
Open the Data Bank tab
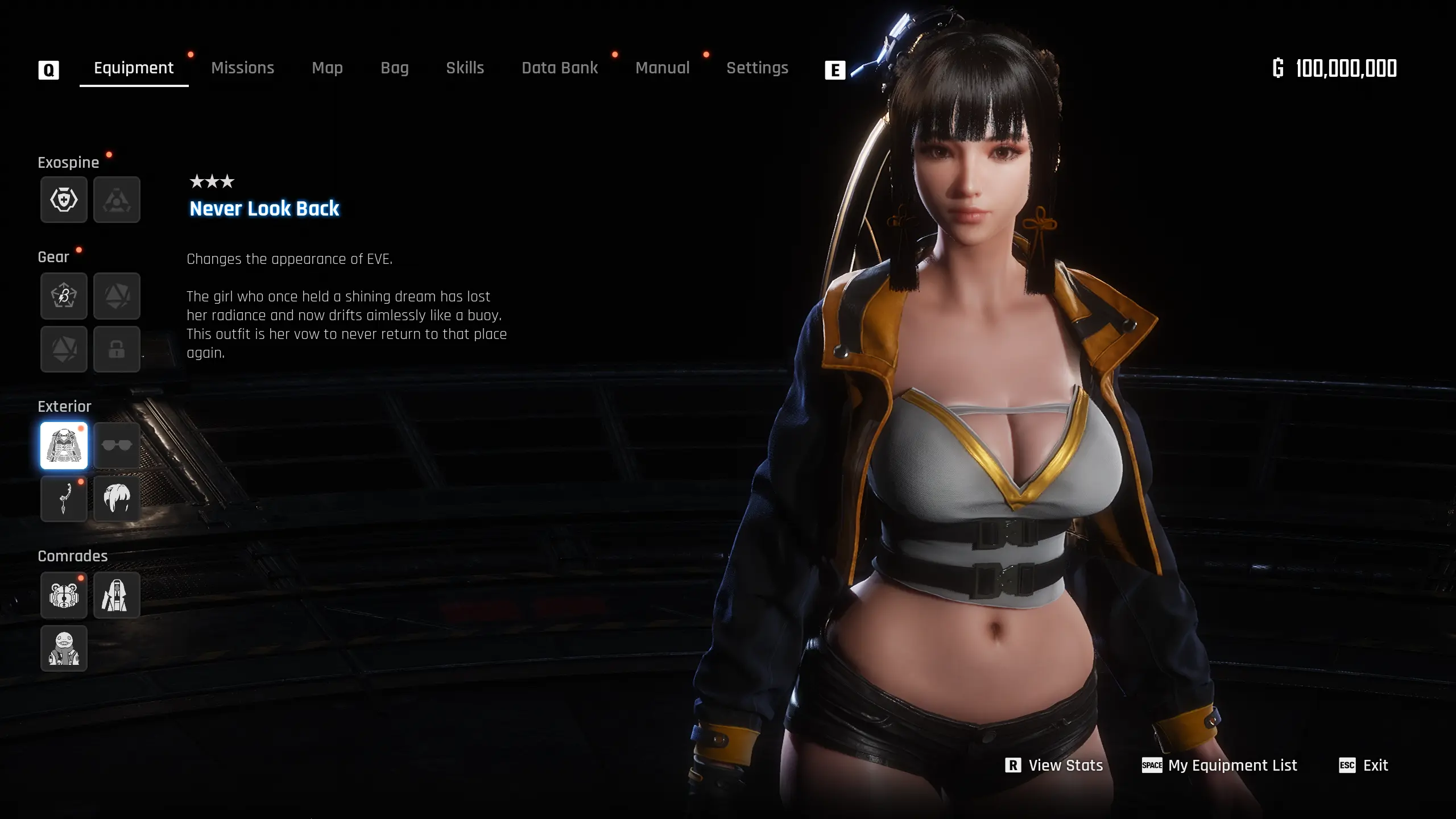click(560, 68)
